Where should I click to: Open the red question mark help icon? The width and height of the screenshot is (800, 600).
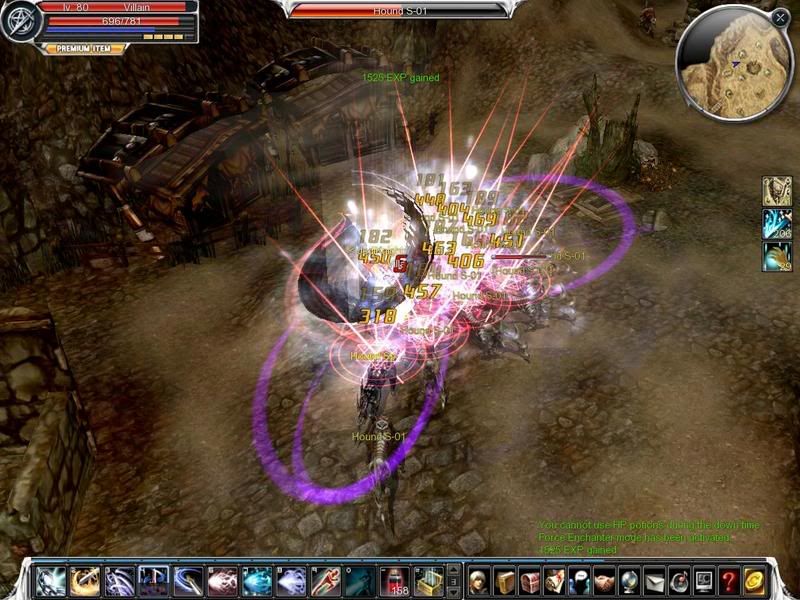pos(730,580)
